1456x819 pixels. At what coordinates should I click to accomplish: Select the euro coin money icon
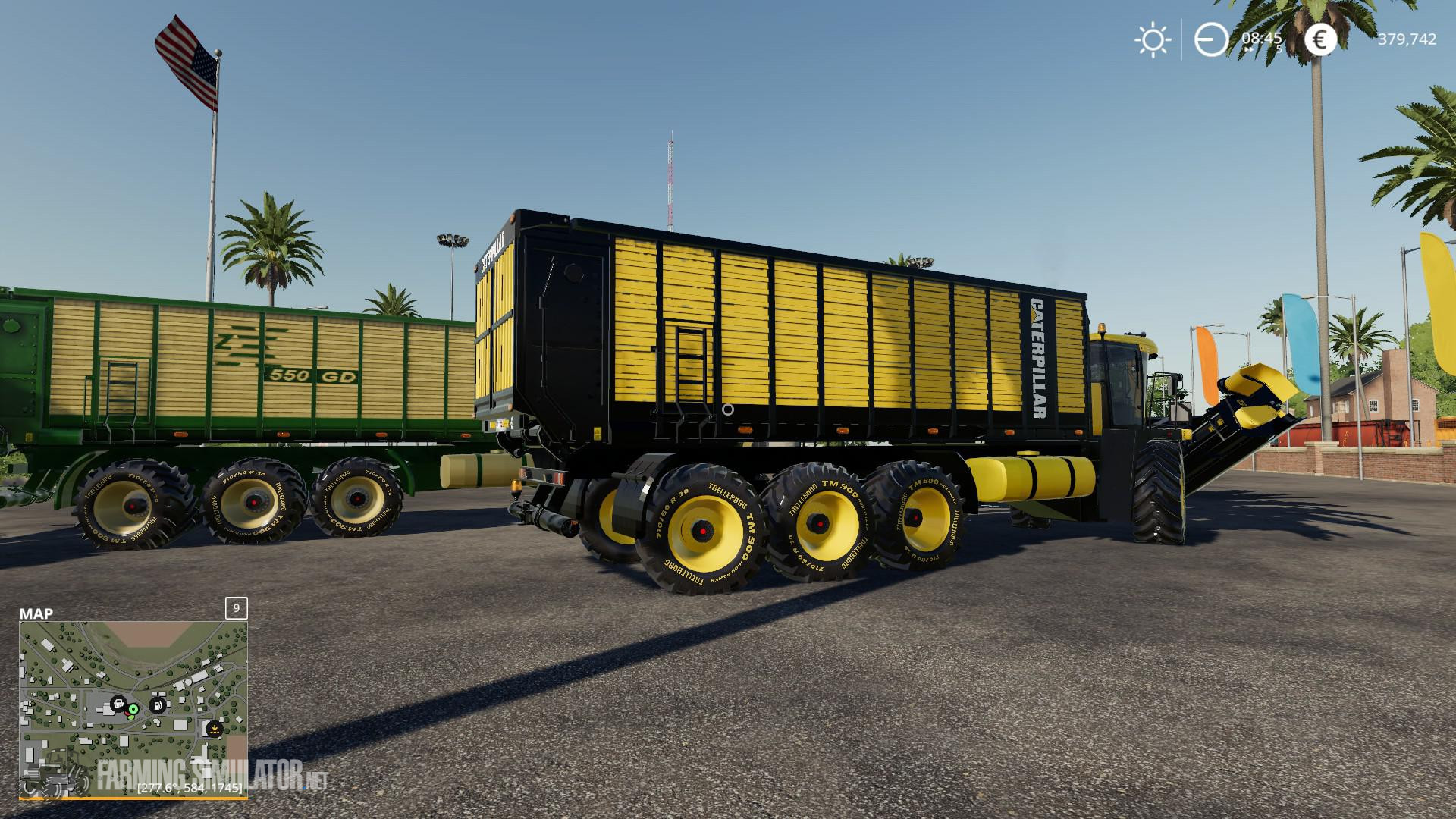(1319, 39)
